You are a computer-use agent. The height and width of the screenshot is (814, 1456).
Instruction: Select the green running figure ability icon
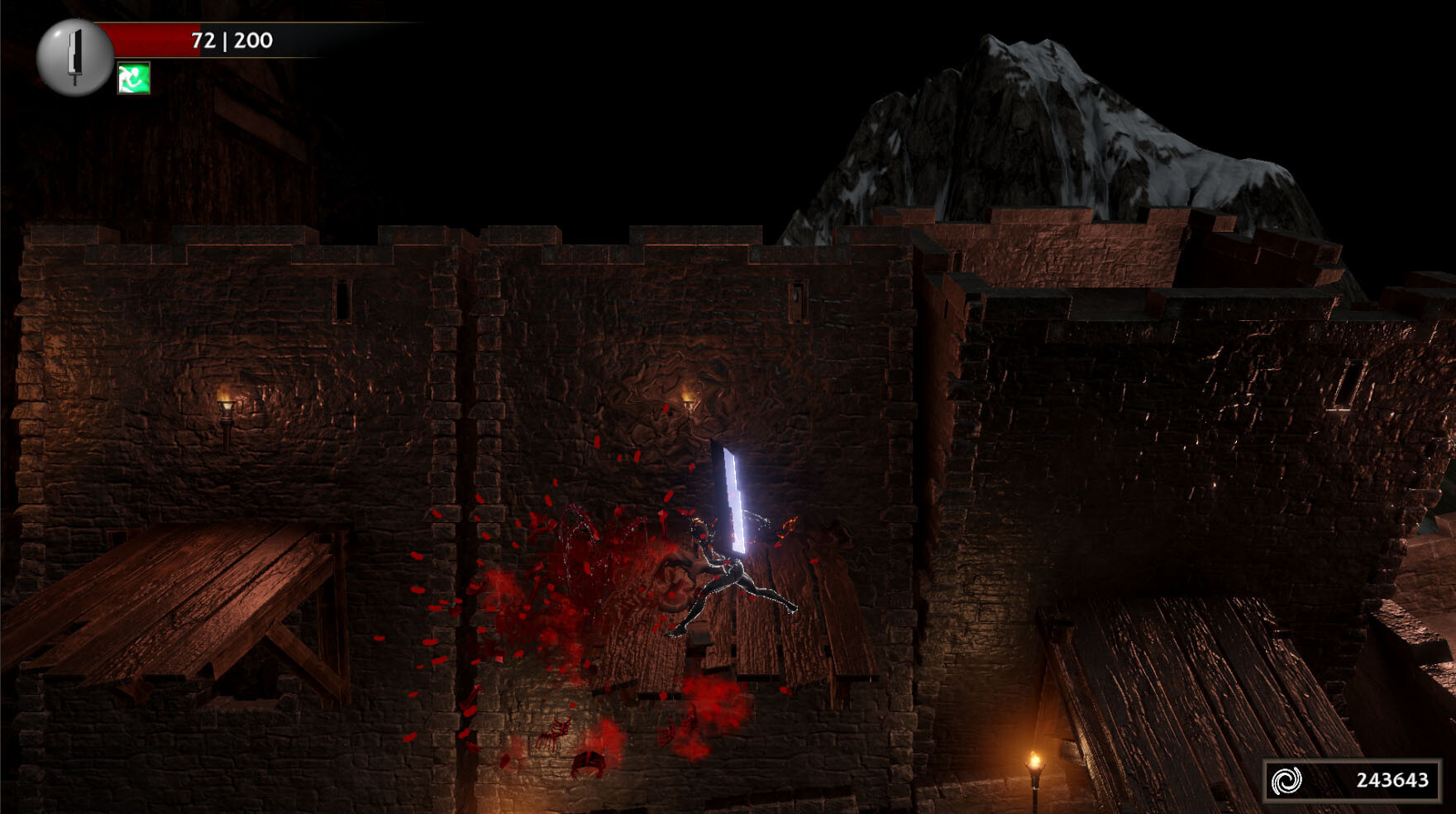[x=133, y=79]
